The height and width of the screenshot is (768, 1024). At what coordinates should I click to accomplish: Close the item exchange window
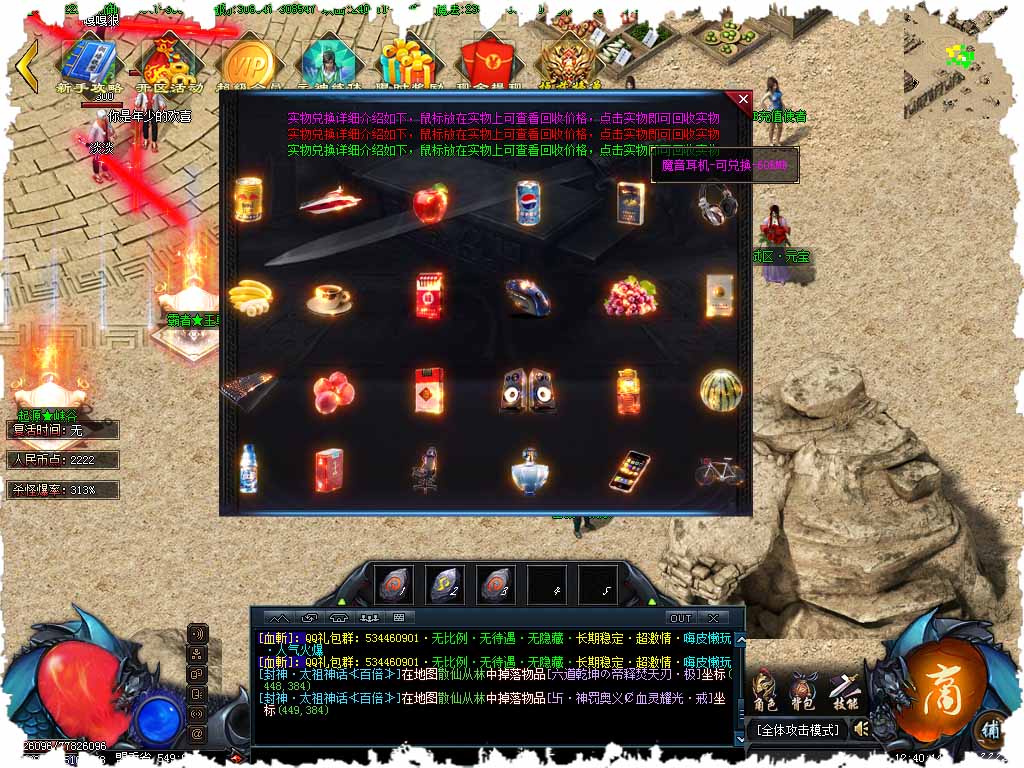point(742,99)
